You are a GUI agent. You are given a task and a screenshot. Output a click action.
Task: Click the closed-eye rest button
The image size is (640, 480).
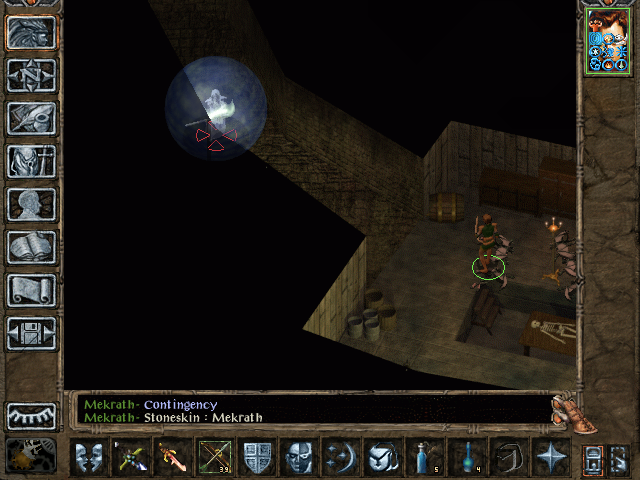coord(31,415)
